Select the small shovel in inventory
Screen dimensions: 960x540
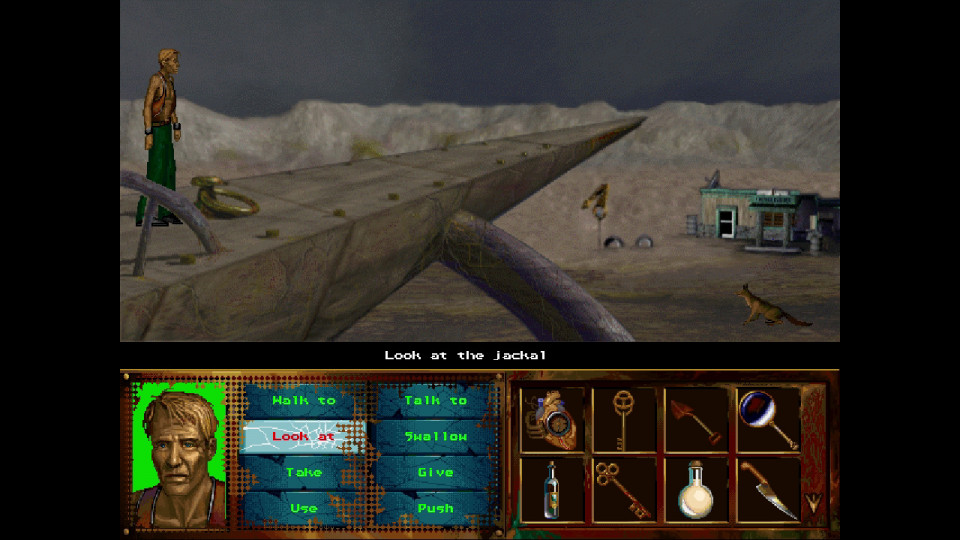696,419
